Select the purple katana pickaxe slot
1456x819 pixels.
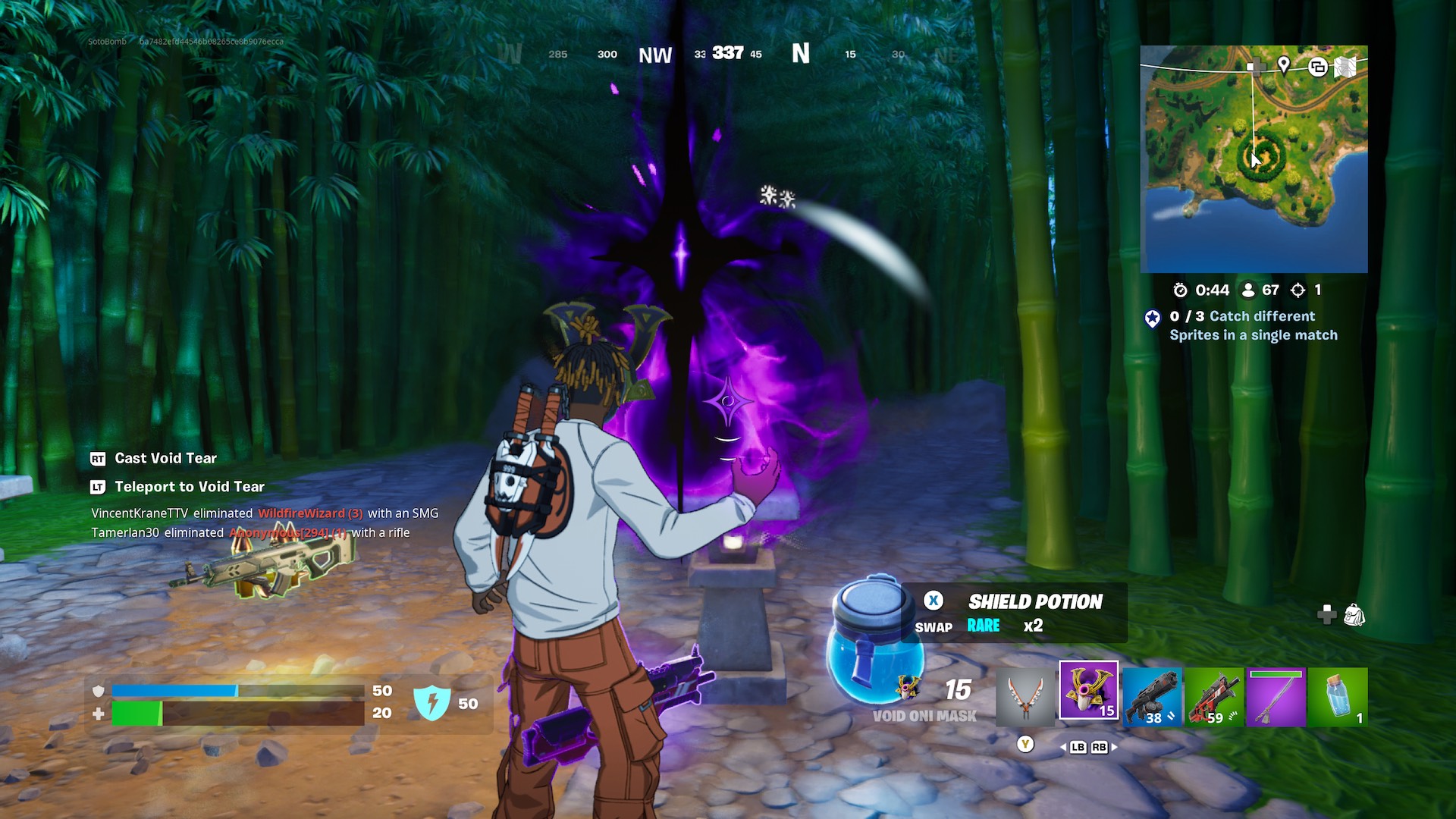click(x=1277, y=697)
